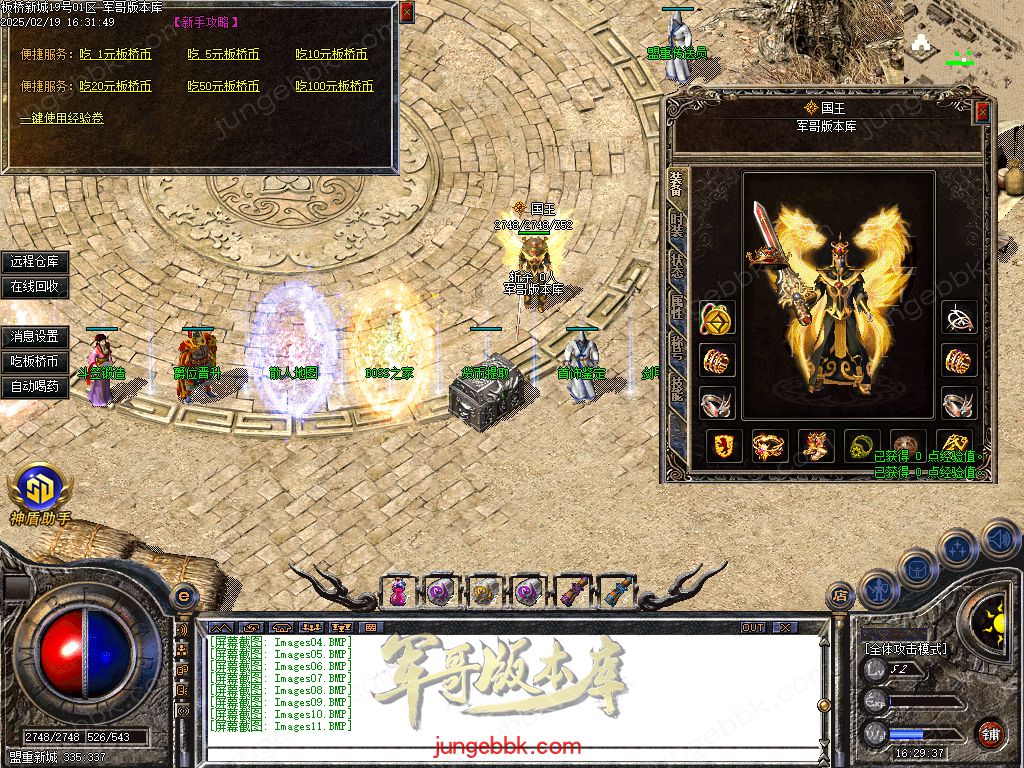Open the 远程仓库 remote storage
Viewport: 1024px width, 768px height.
(x=35, y=262)
